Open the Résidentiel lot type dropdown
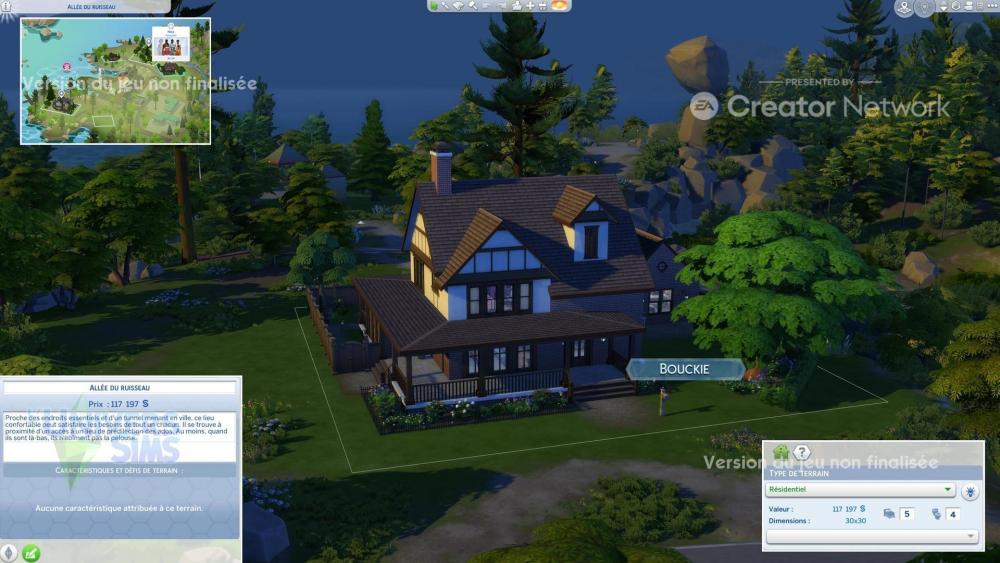This screenshot has height=563, width=1000. [x=861, y=490]
